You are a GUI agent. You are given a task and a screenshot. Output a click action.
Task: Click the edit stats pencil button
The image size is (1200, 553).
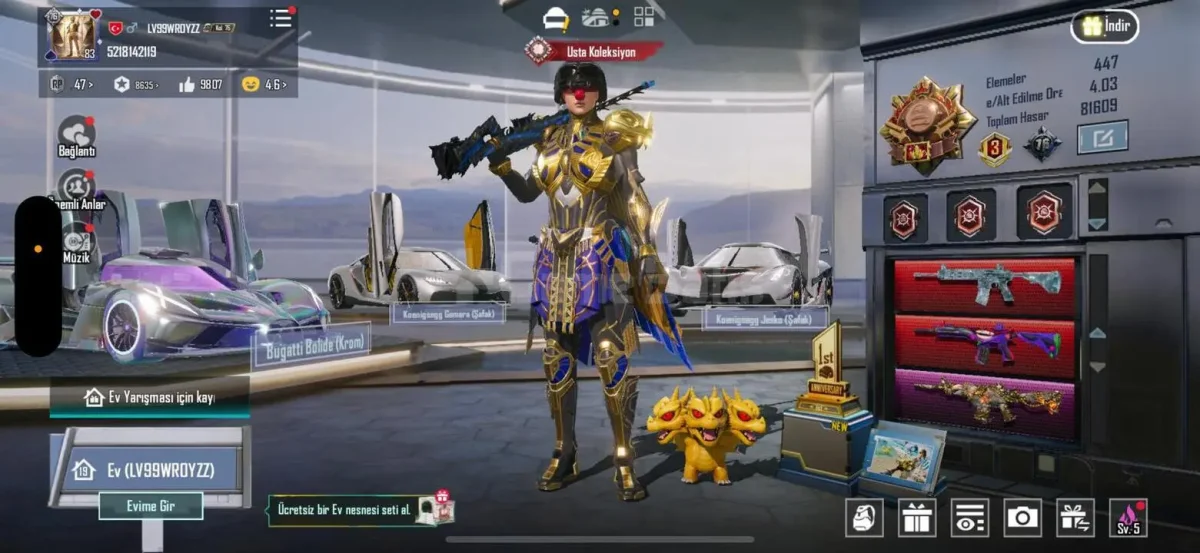pyautogui.click(x=1102, y=136)
